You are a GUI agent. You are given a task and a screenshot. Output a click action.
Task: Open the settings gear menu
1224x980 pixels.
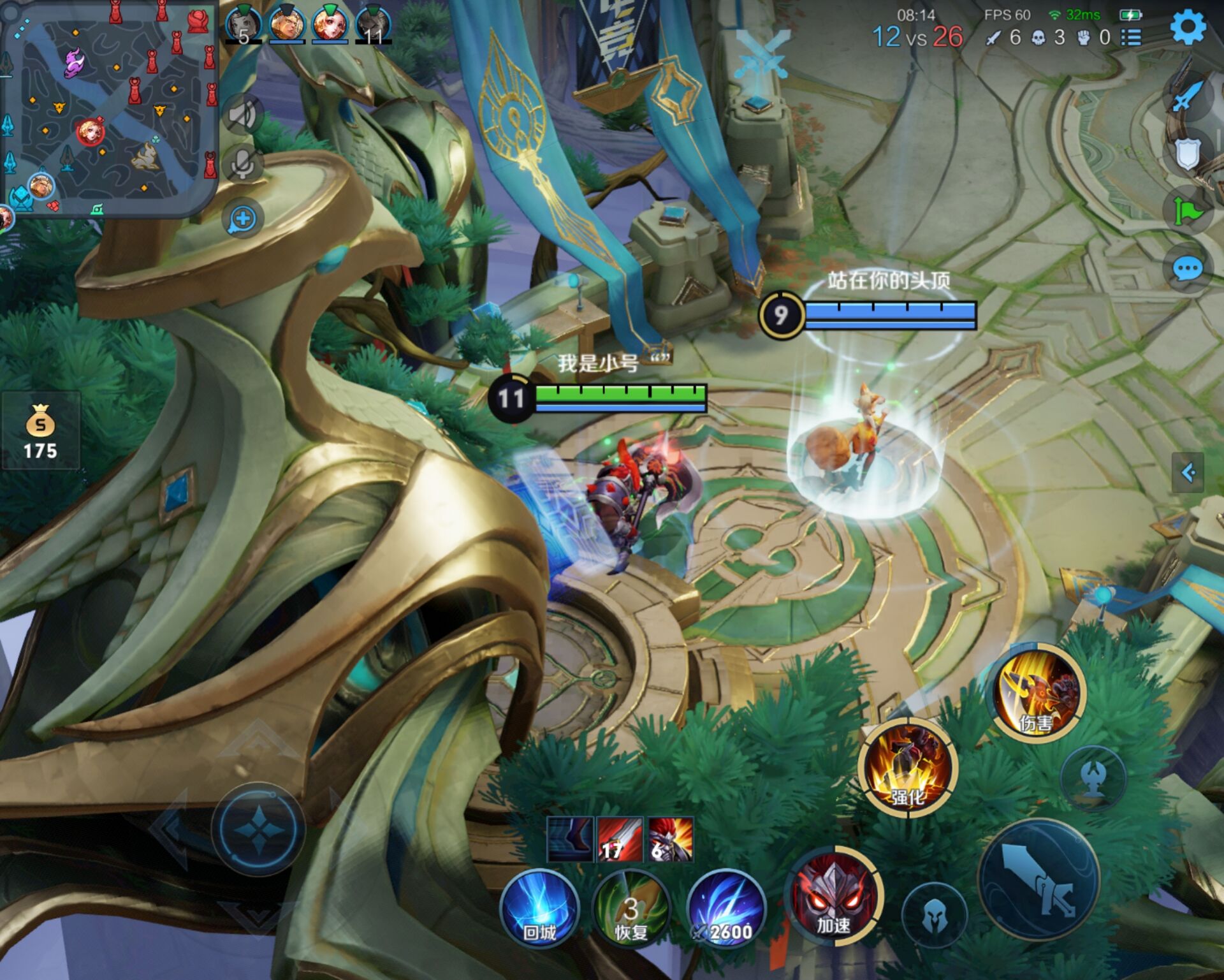1188,27
